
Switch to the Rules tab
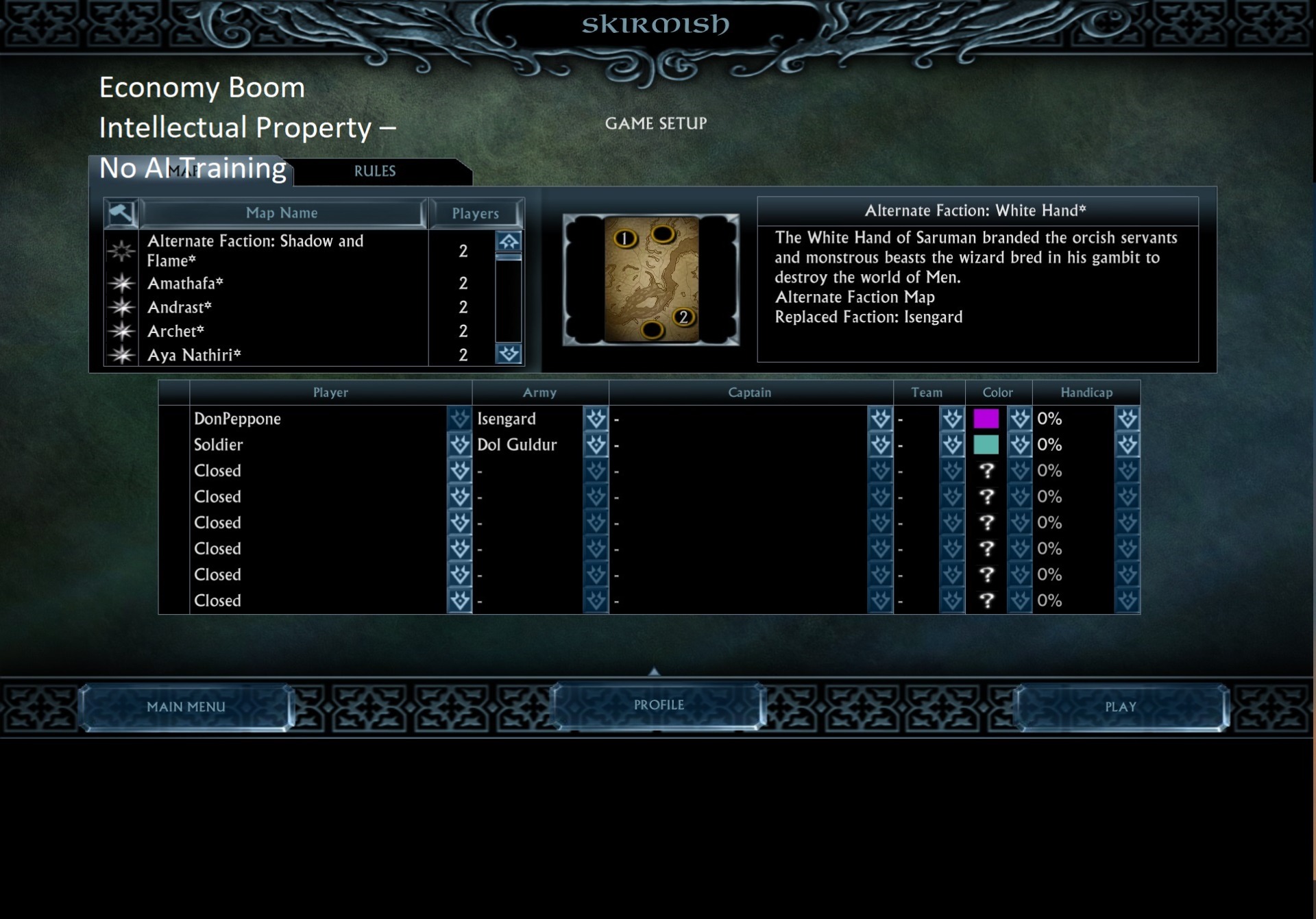coord(375,171)
